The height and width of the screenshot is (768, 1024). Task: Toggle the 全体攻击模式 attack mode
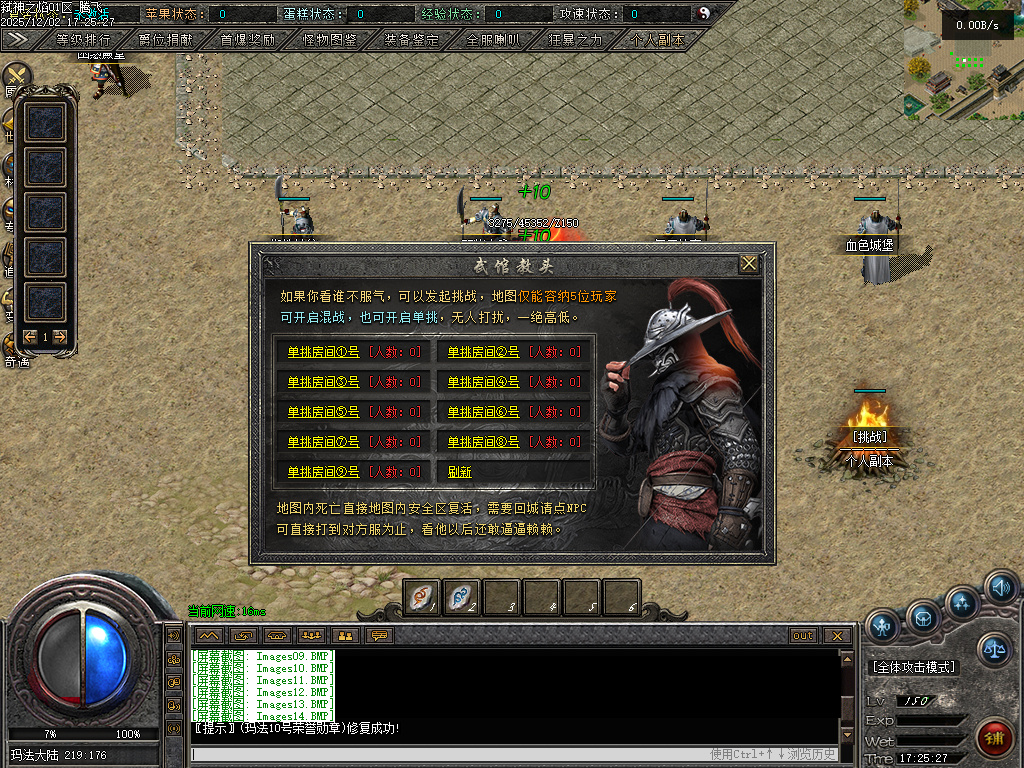pos(913,667)
